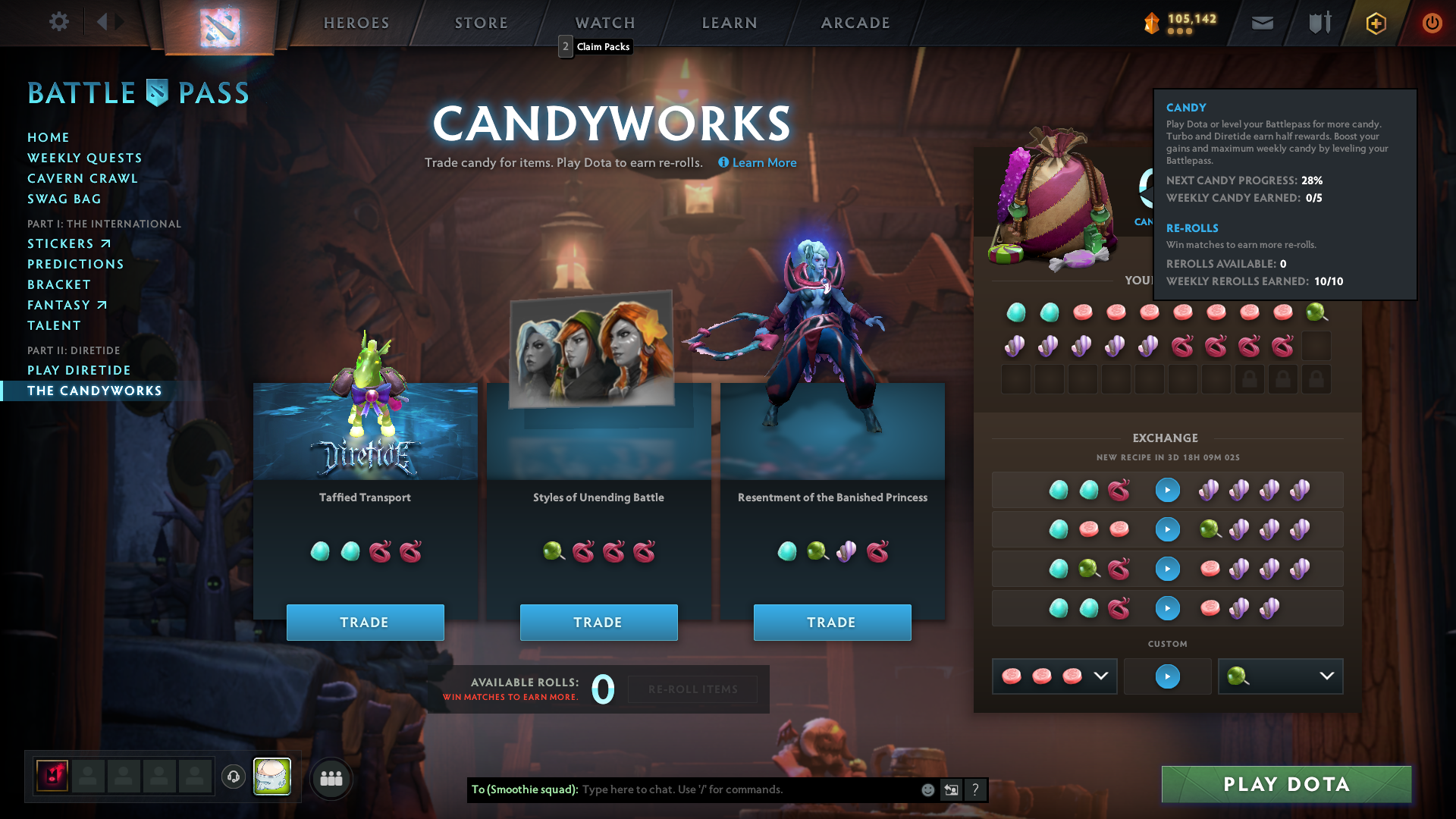
Task: Click the battle pass shield plus icon
Action: tap(1375, 23)
